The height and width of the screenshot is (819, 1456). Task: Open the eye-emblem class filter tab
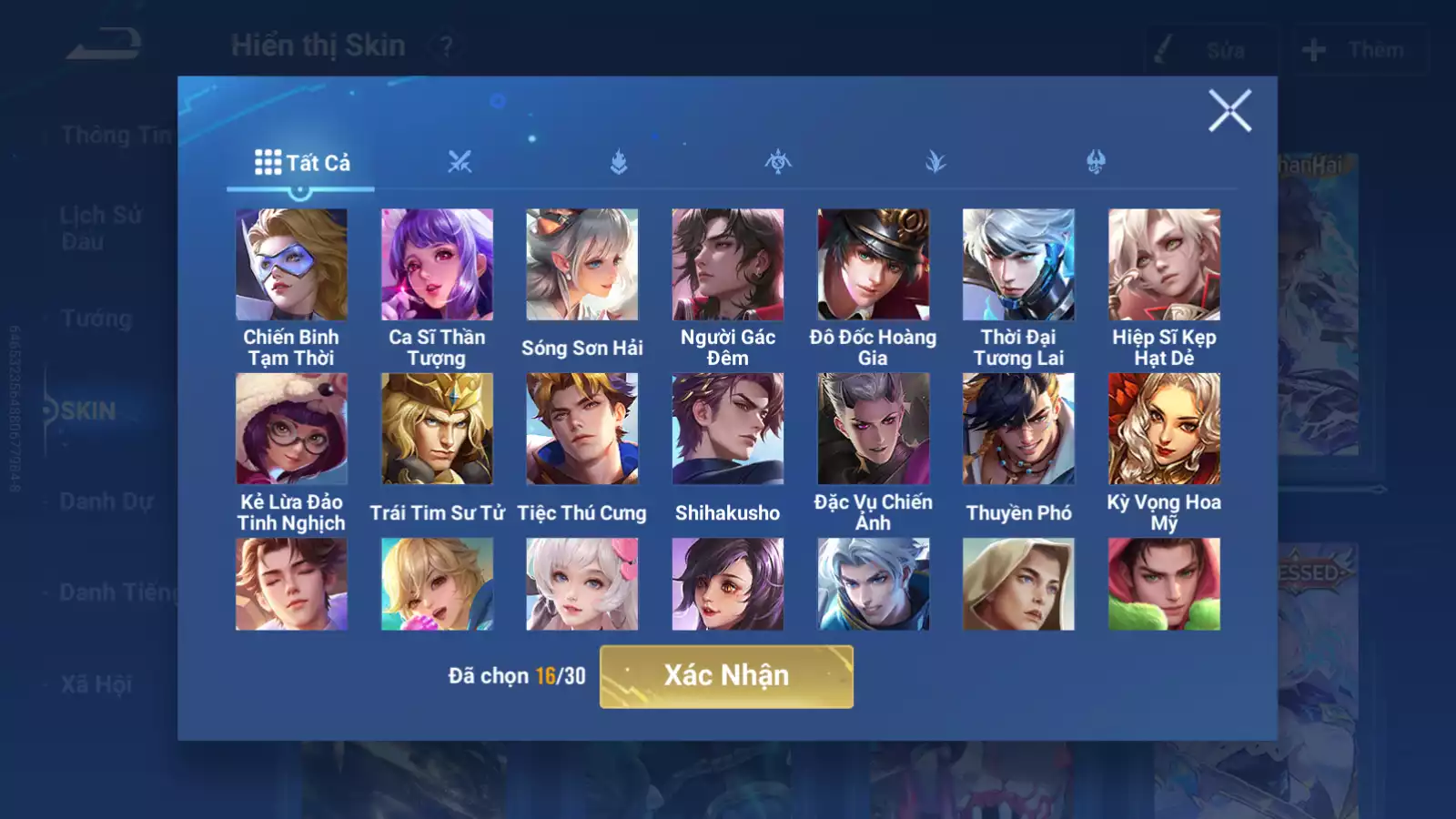coord(778,163)
